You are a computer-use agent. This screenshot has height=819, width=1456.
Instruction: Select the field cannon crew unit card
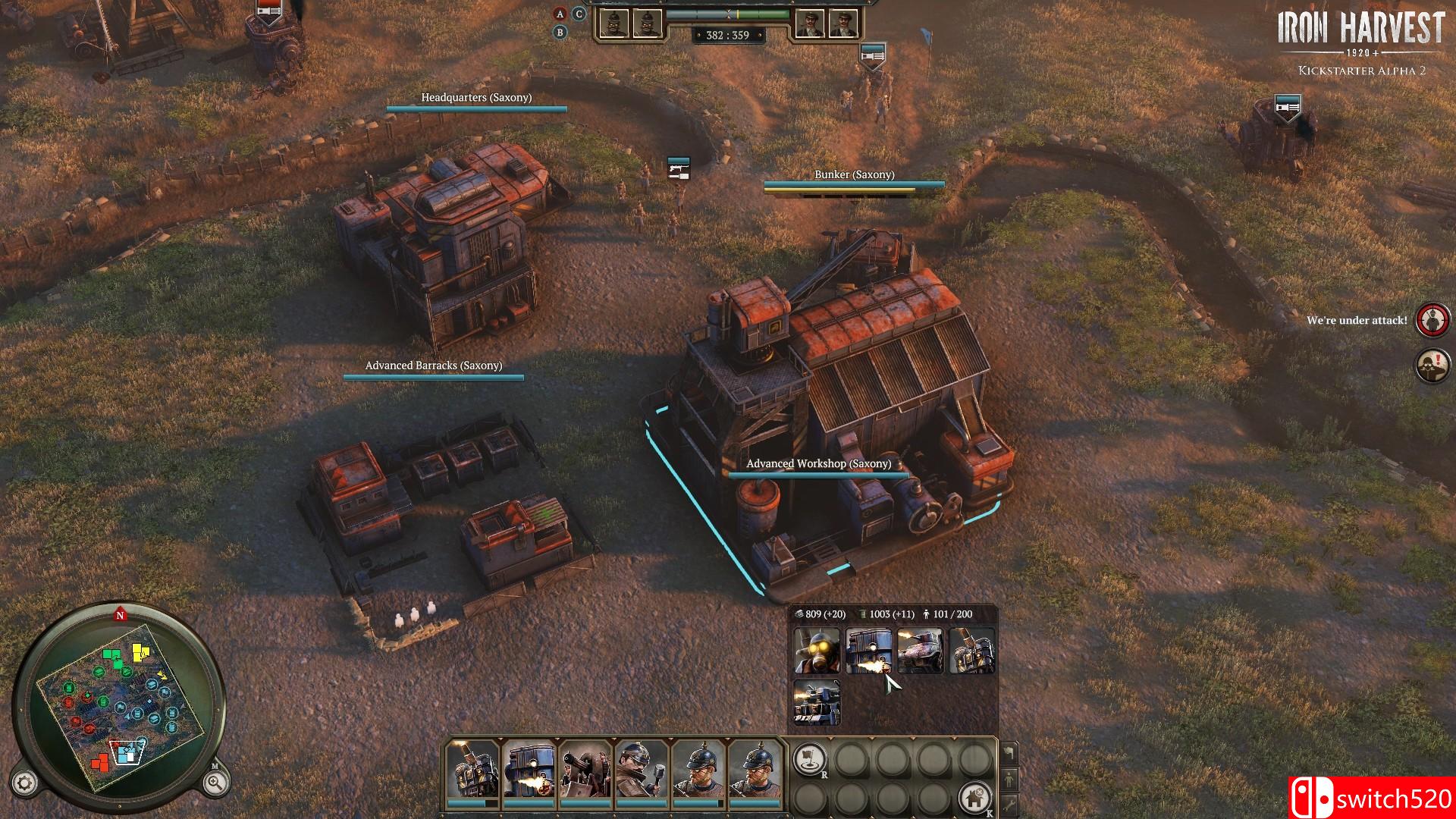(585, 768)
